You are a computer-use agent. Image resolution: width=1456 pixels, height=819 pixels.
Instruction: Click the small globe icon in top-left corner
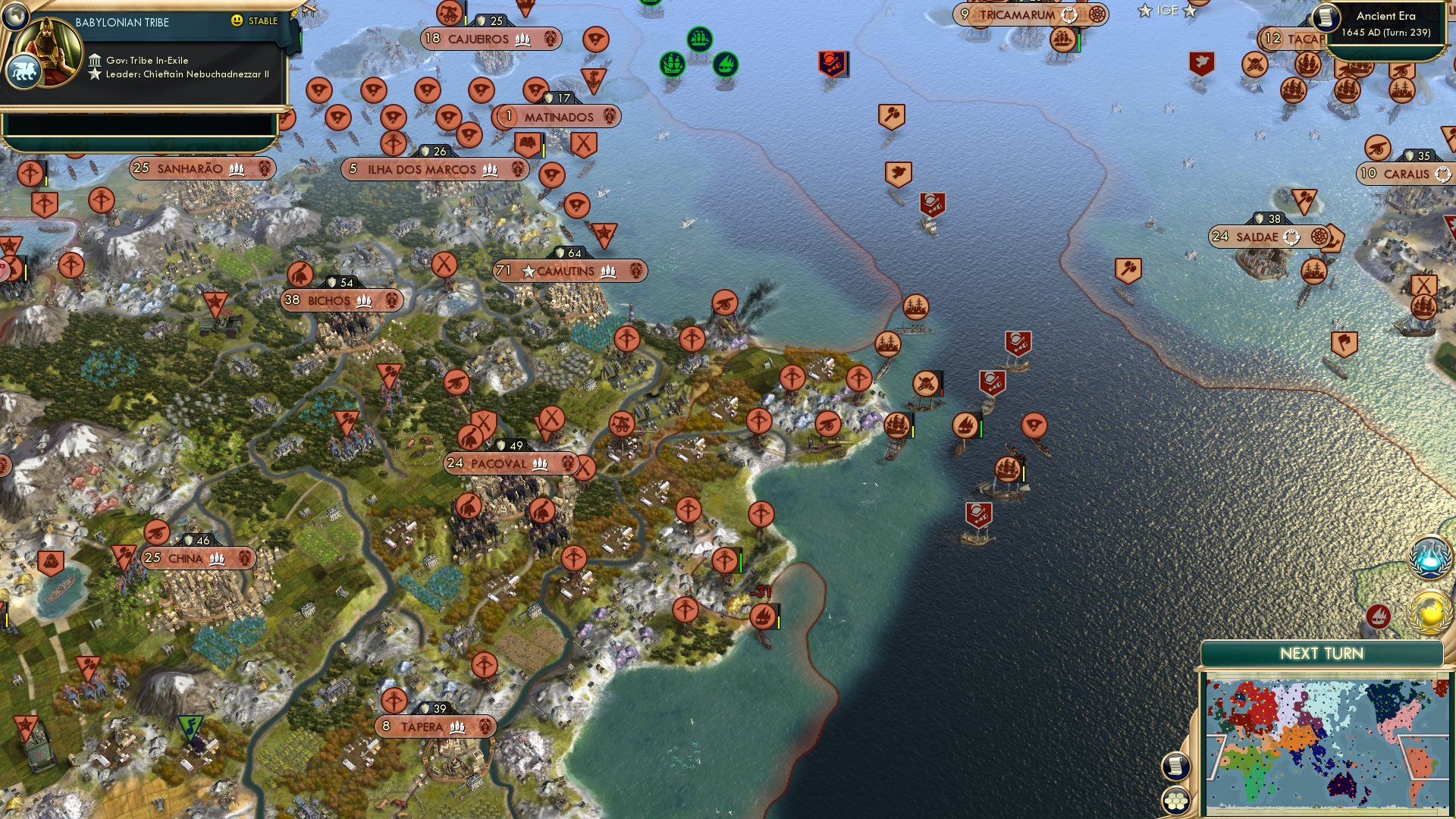[x=15, y=18]
